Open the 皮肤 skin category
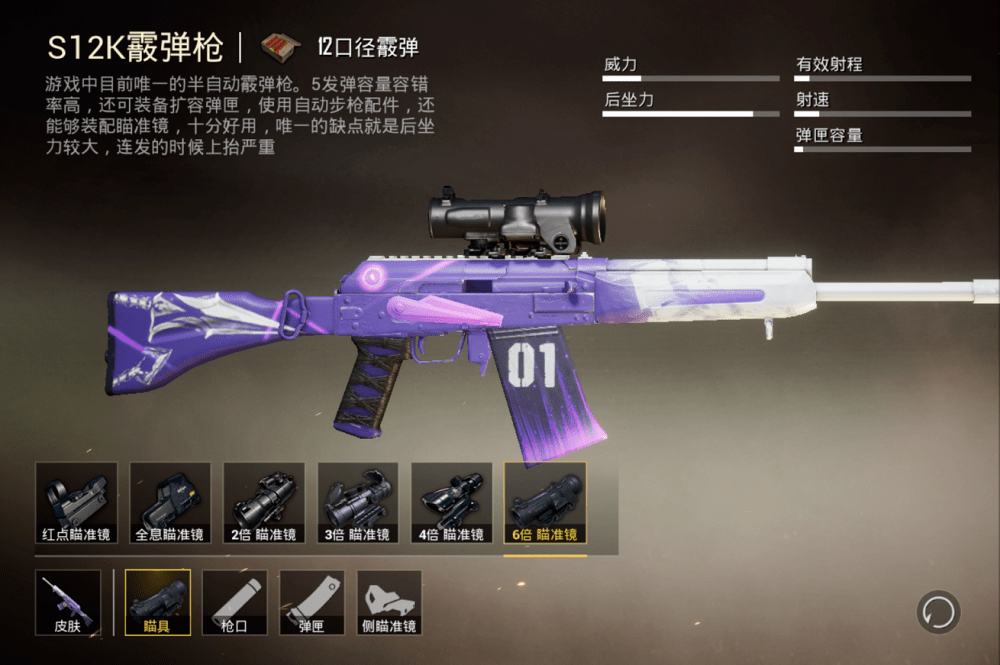The width and height of the screenshot is (1000, 665). pos(68,603)
